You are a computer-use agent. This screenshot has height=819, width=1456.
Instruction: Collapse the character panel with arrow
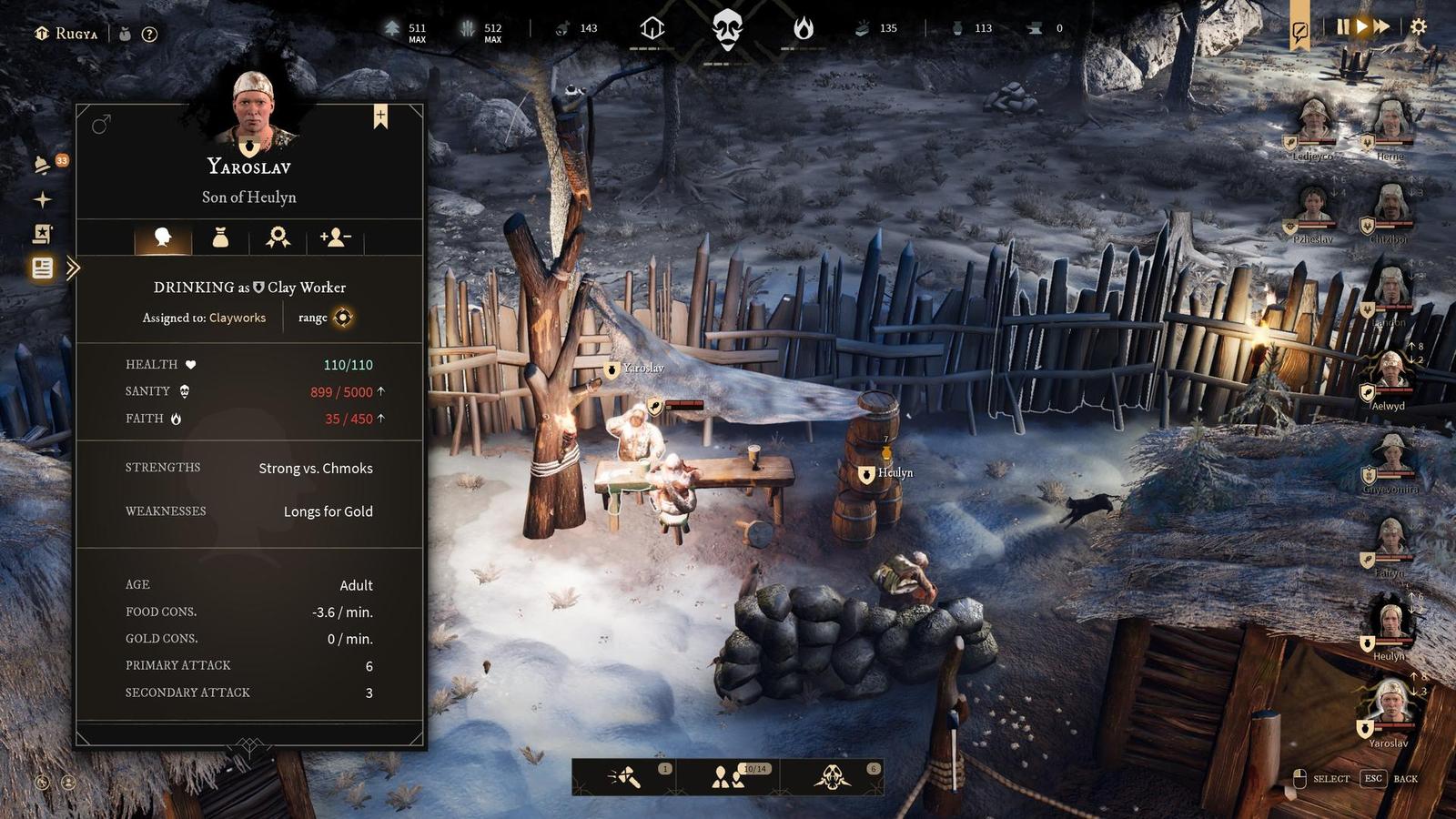point(74,268)
